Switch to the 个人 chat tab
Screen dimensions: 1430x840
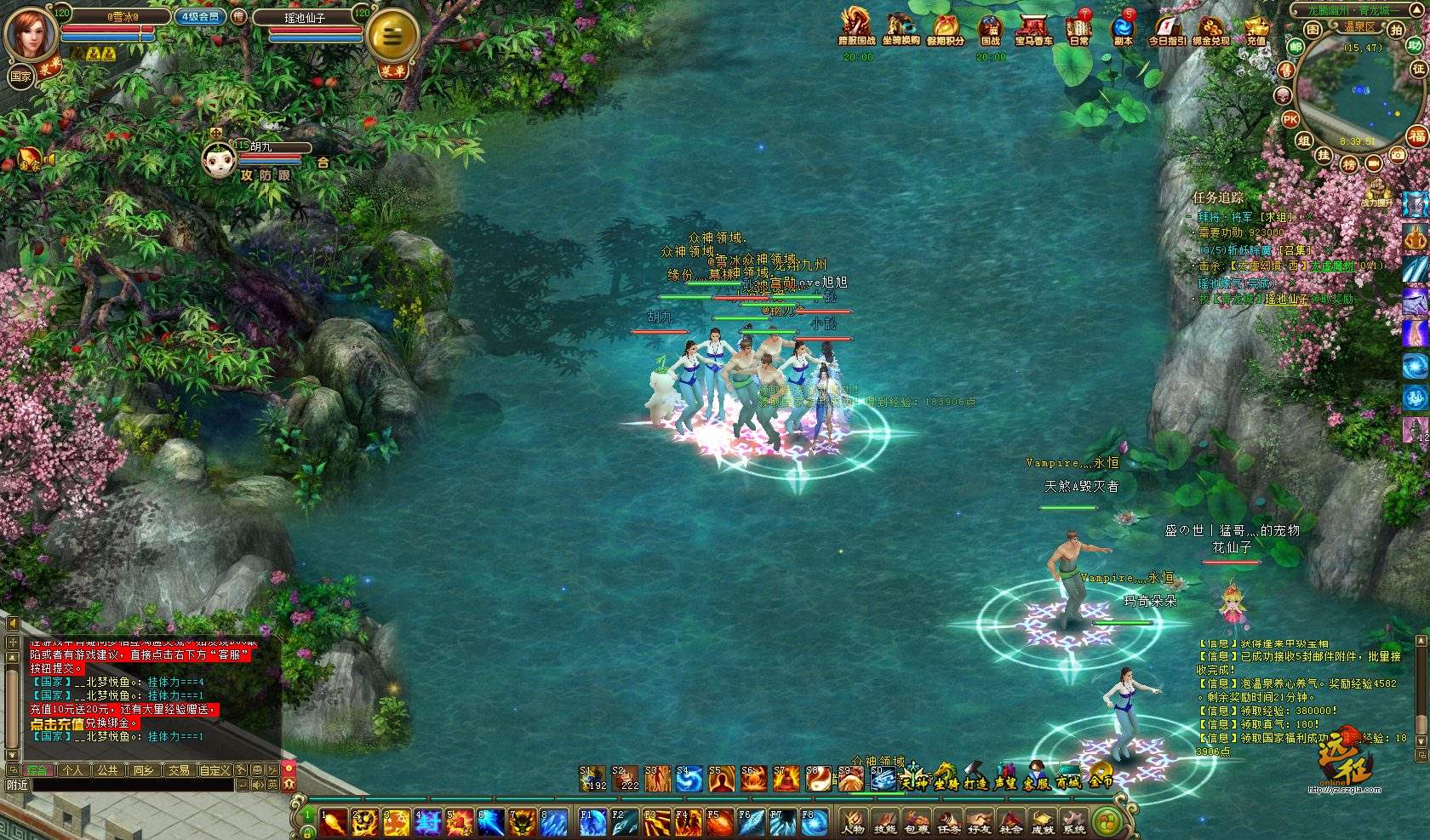[73, 770]
